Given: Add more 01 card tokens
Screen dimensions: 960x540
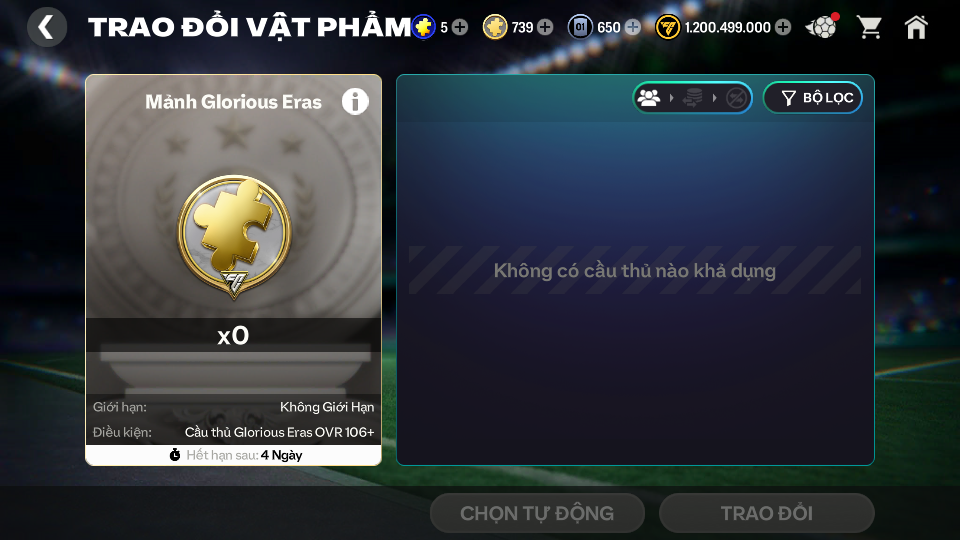Looking at the screenshot, I should (633, 27).
